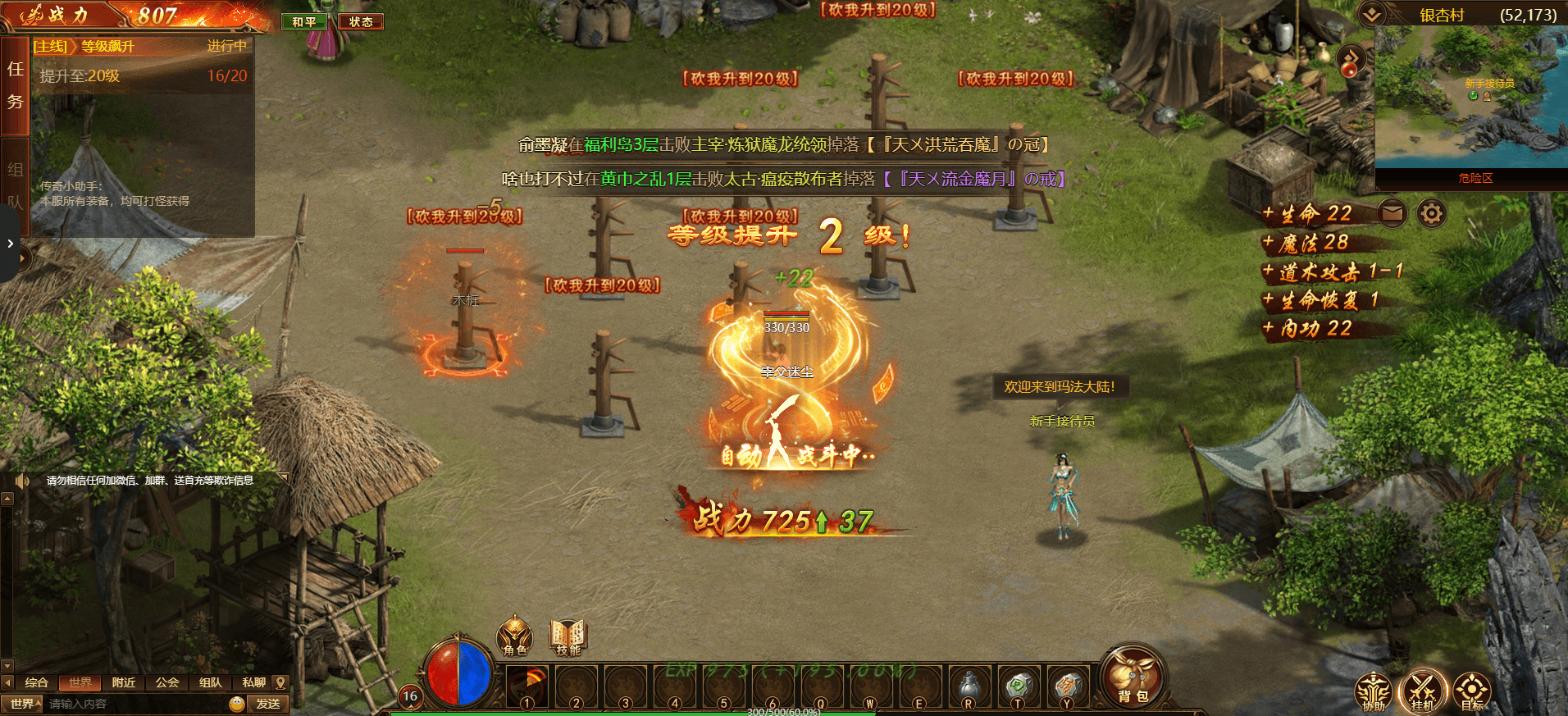Open the 协助 assist button
Image resolution: width=1568 pixels, height=716 pixels.
click(x=1373, y=691)
